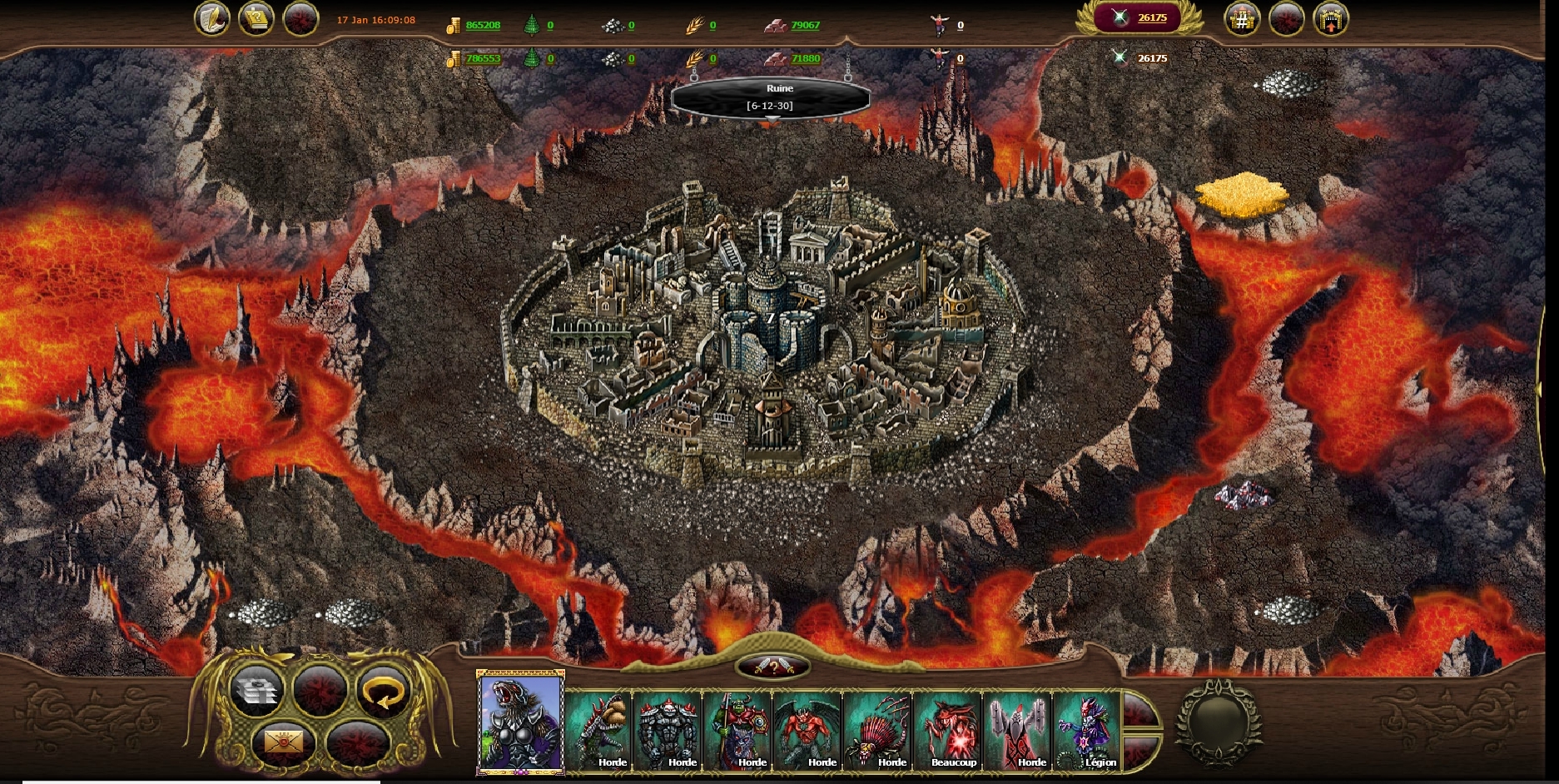Open the crossed swords help button

pyautogui.click(x=772, y=666)
